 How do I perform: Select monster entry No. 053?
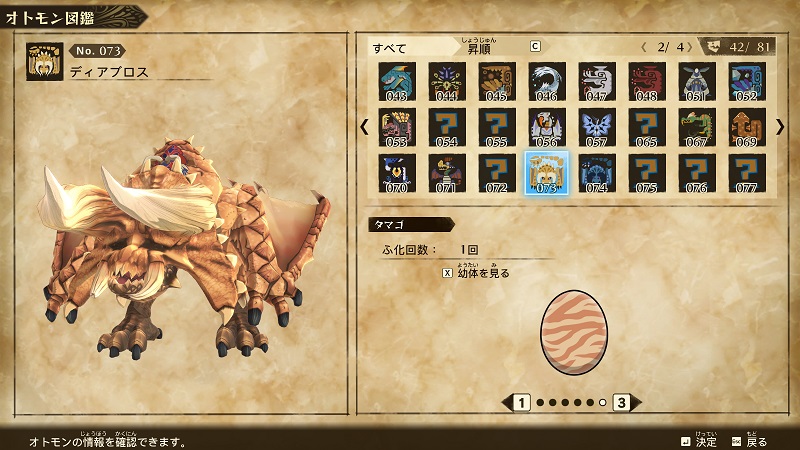(397, 127)
